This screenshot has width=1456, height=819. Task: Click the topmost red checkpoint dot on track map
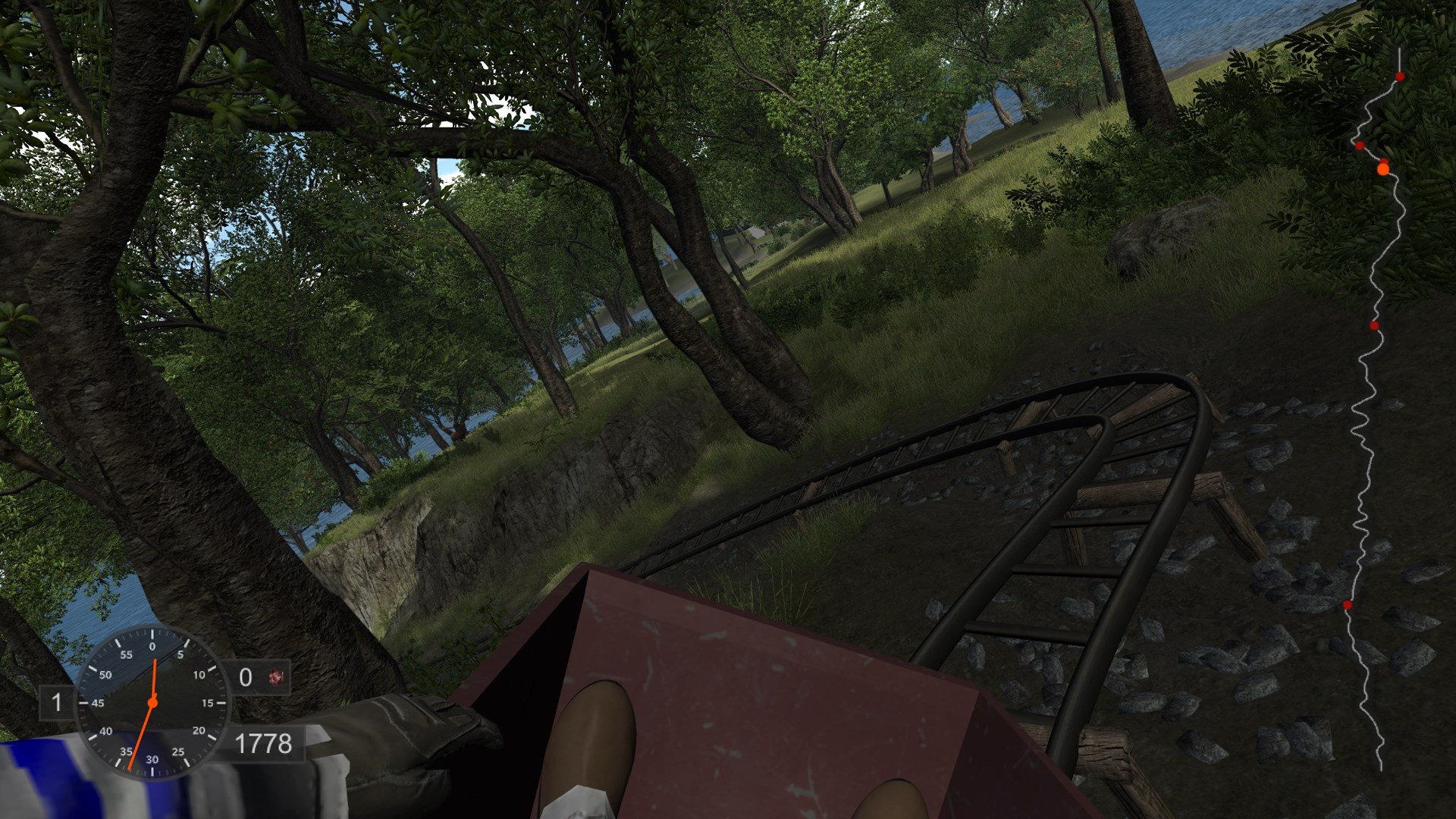coord(1400,76)
